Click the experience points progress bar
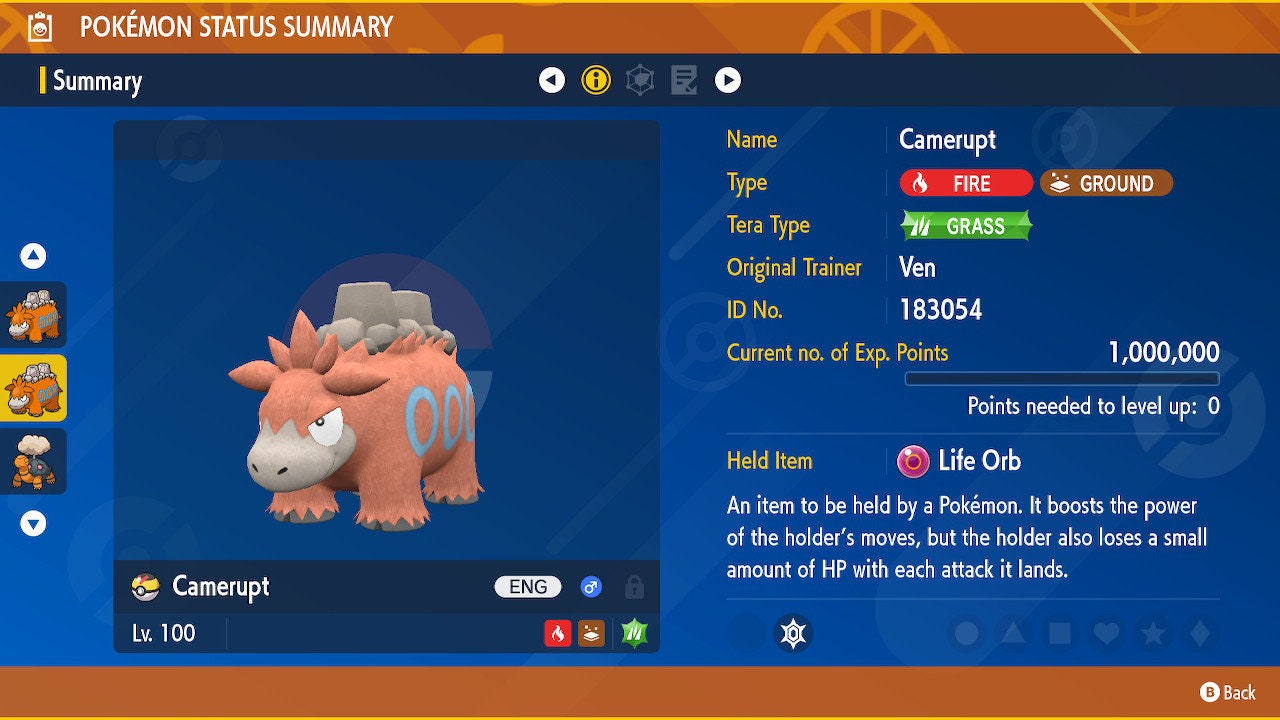1280x720 pixels. [x=1062, y=379]
